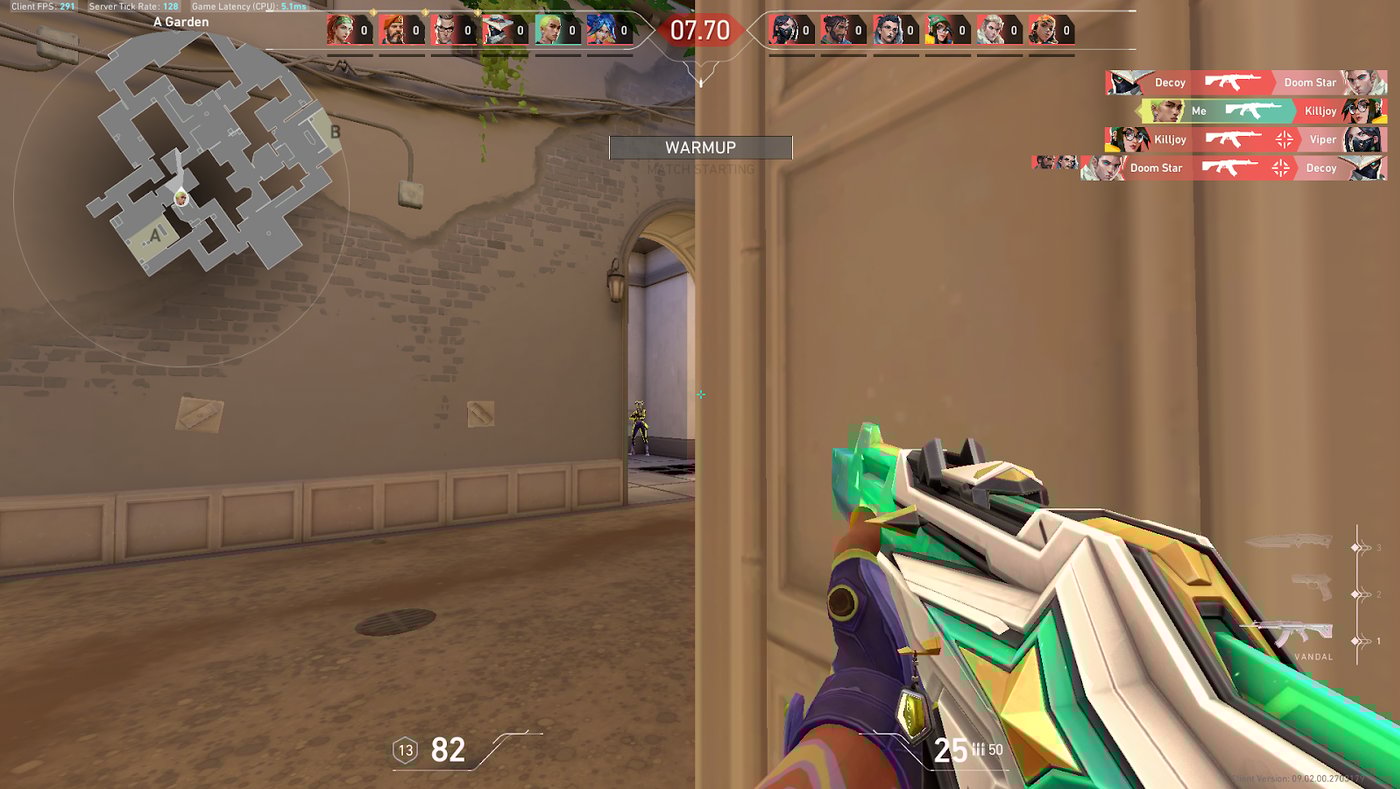Select the B site marker on the minimap

334,131
